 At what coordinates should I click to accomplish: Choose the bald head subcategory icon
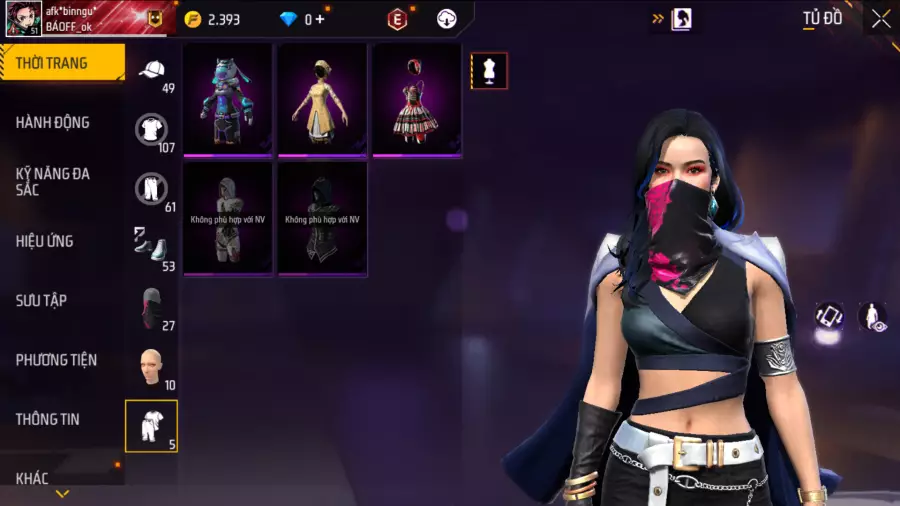pos(152,366)
